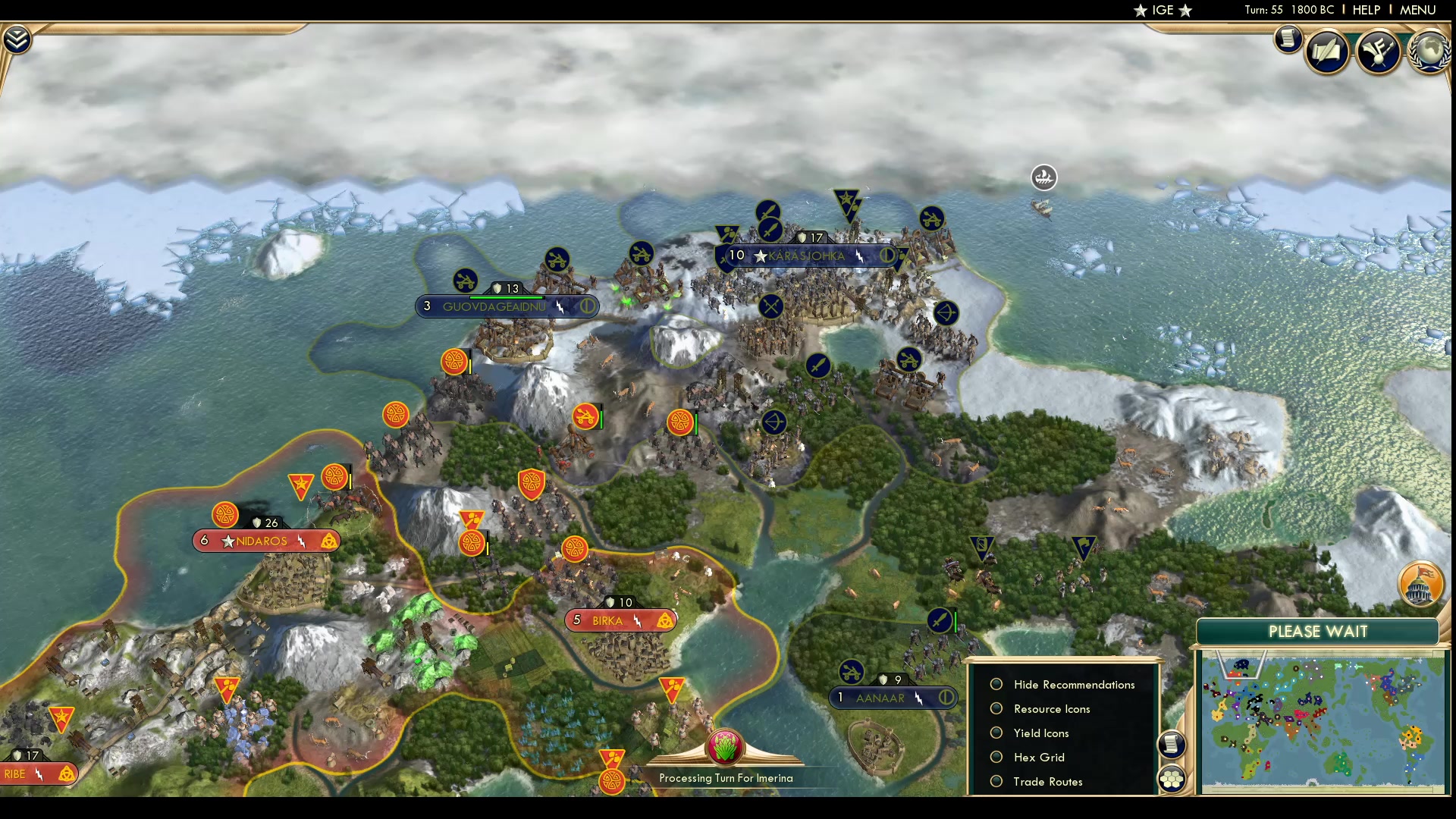Screen dimensions: 1456x819
Task: Toggle the Hex Grid overlay
Action: tap(996, 758)
